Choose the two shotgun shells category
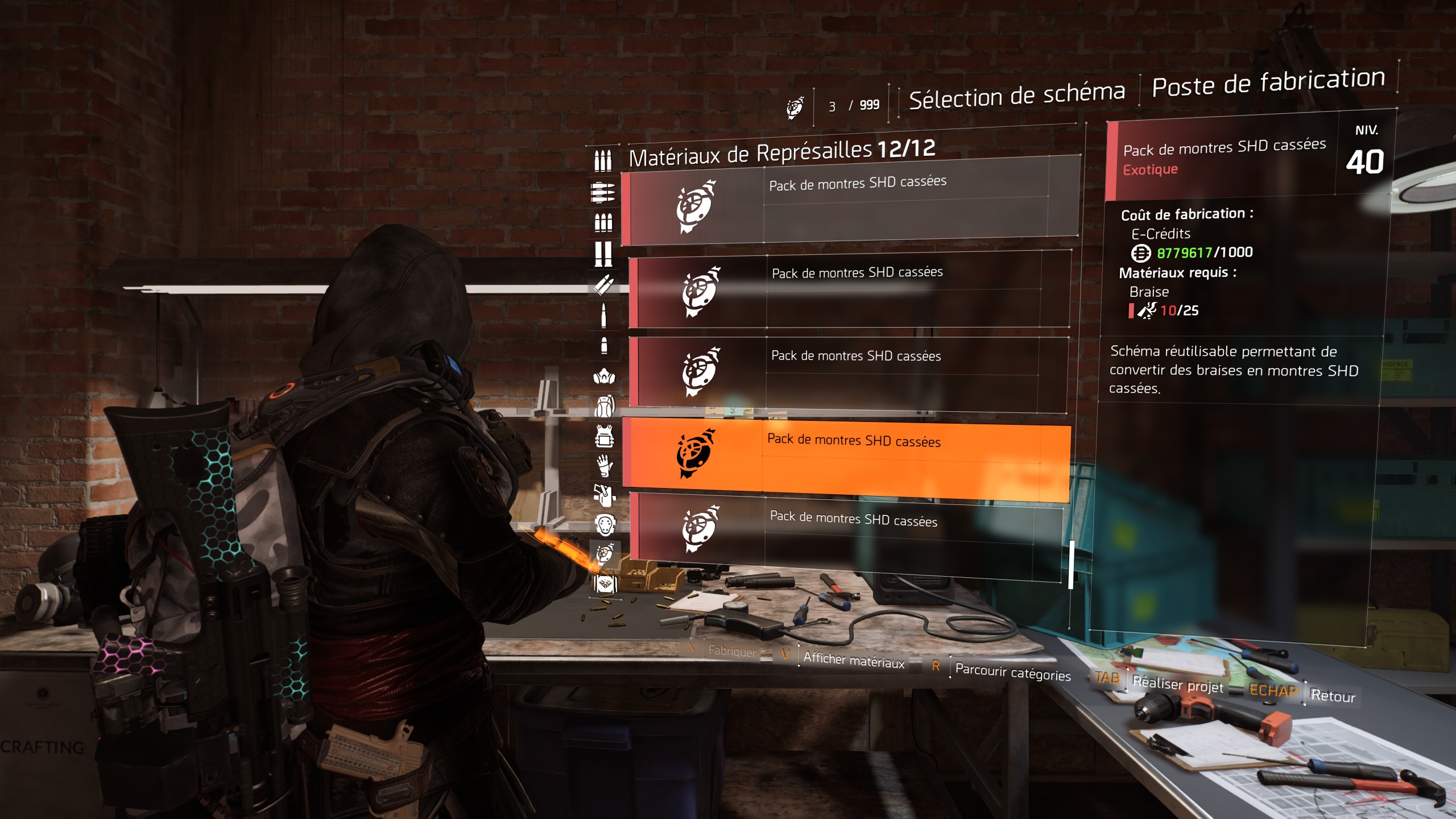The width and height of the screenshot is (1456, 819). [x=603, y=254]
